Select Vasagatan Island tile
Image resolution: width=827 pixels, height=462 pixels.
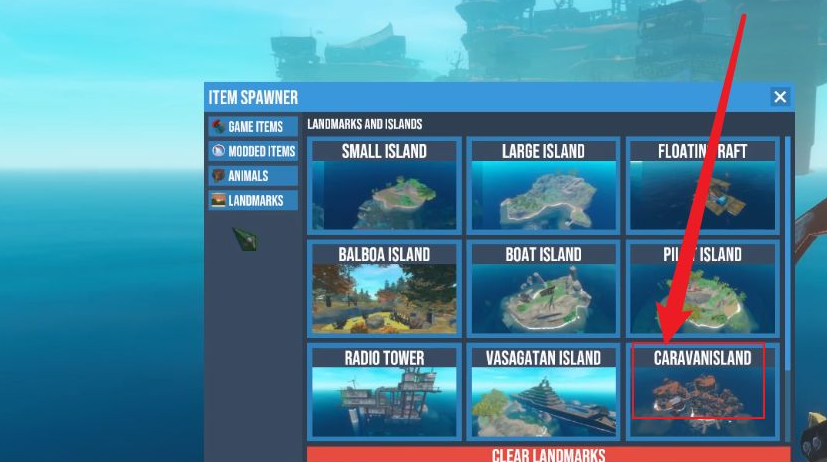543,390
